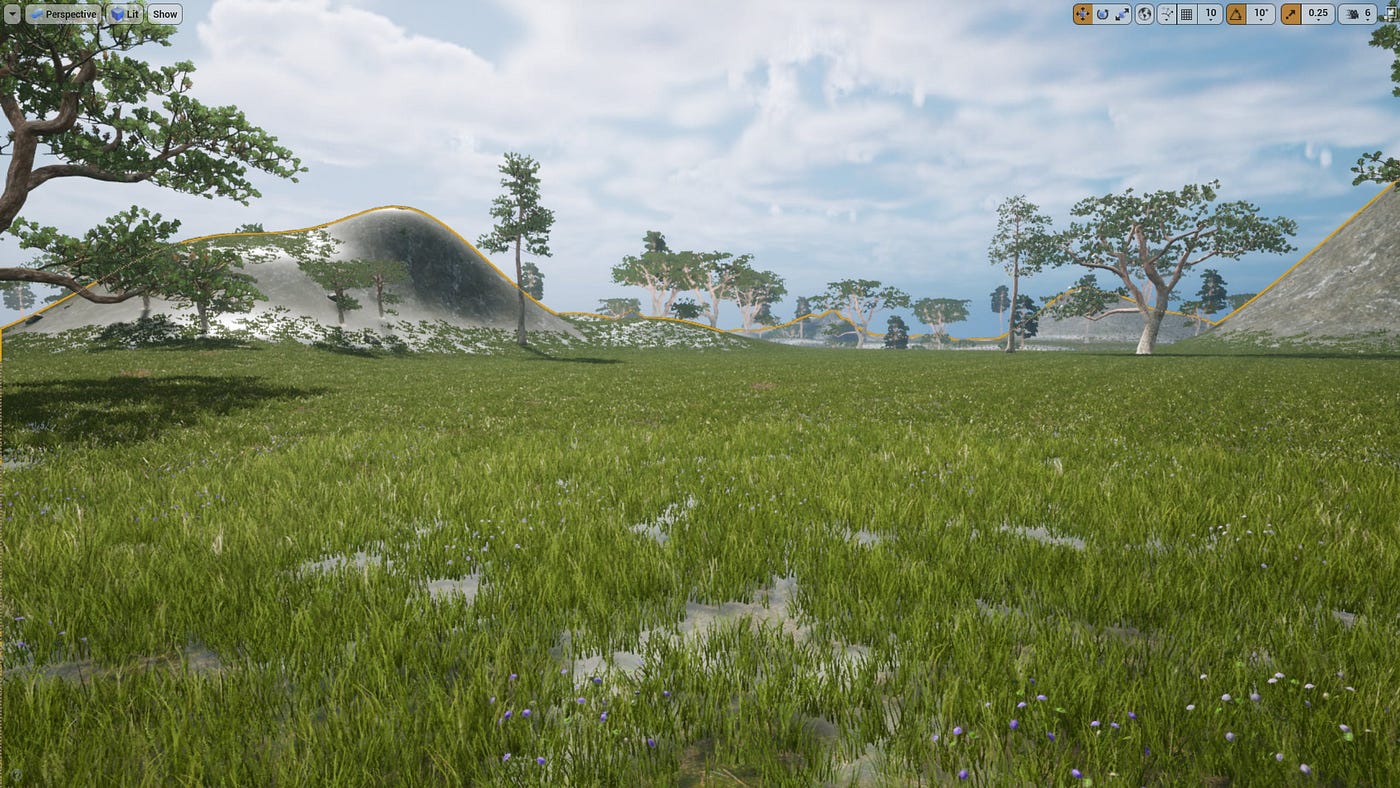Open the Perspective viewport type dropdown

click(x=64, y=13)
